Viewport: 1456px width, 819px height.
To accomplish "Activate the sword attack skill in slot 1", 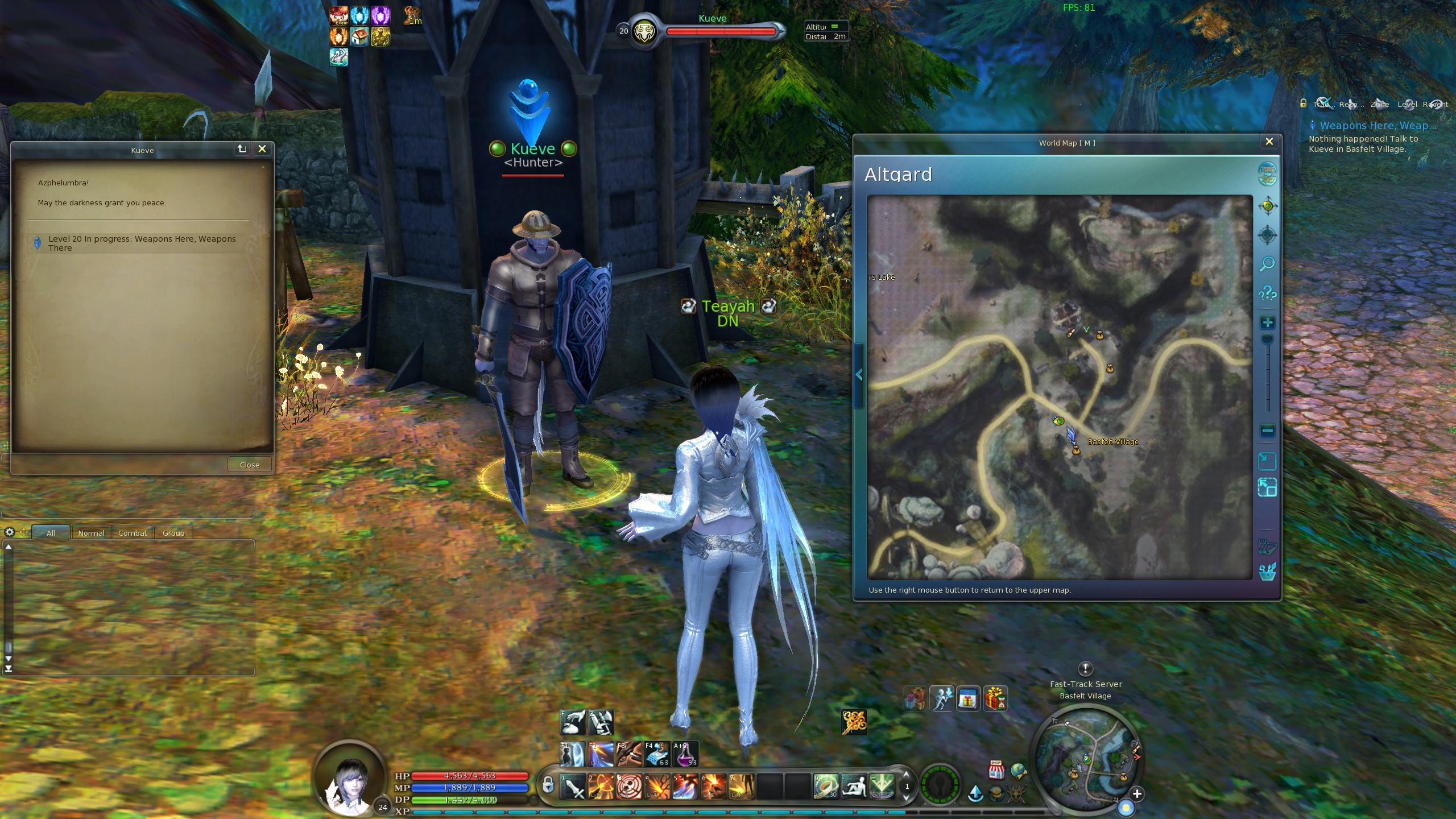I will pyautogui.click(x=573, y=787).
